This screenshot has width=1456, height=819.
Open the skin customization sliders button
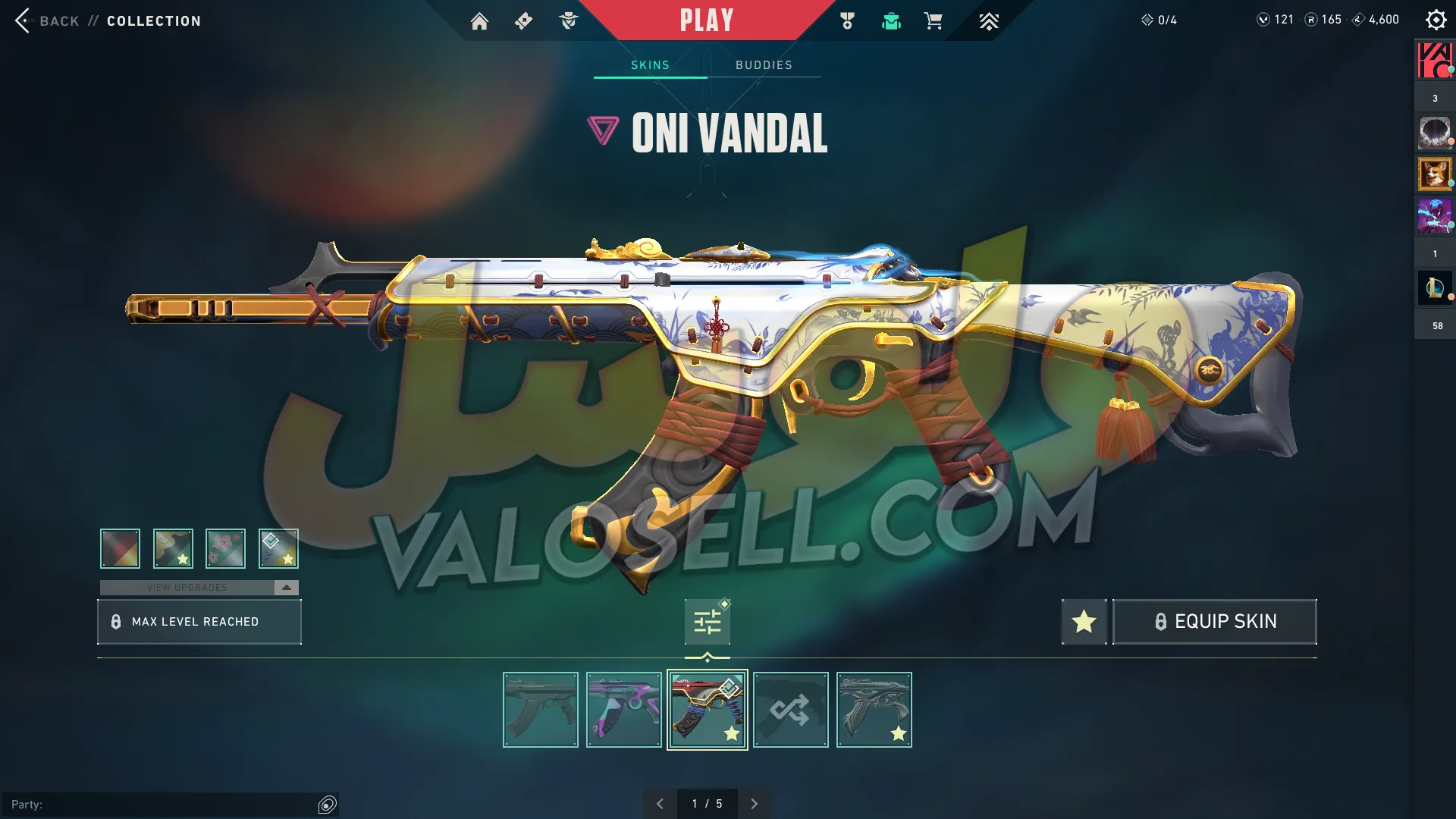coord(707,623)
